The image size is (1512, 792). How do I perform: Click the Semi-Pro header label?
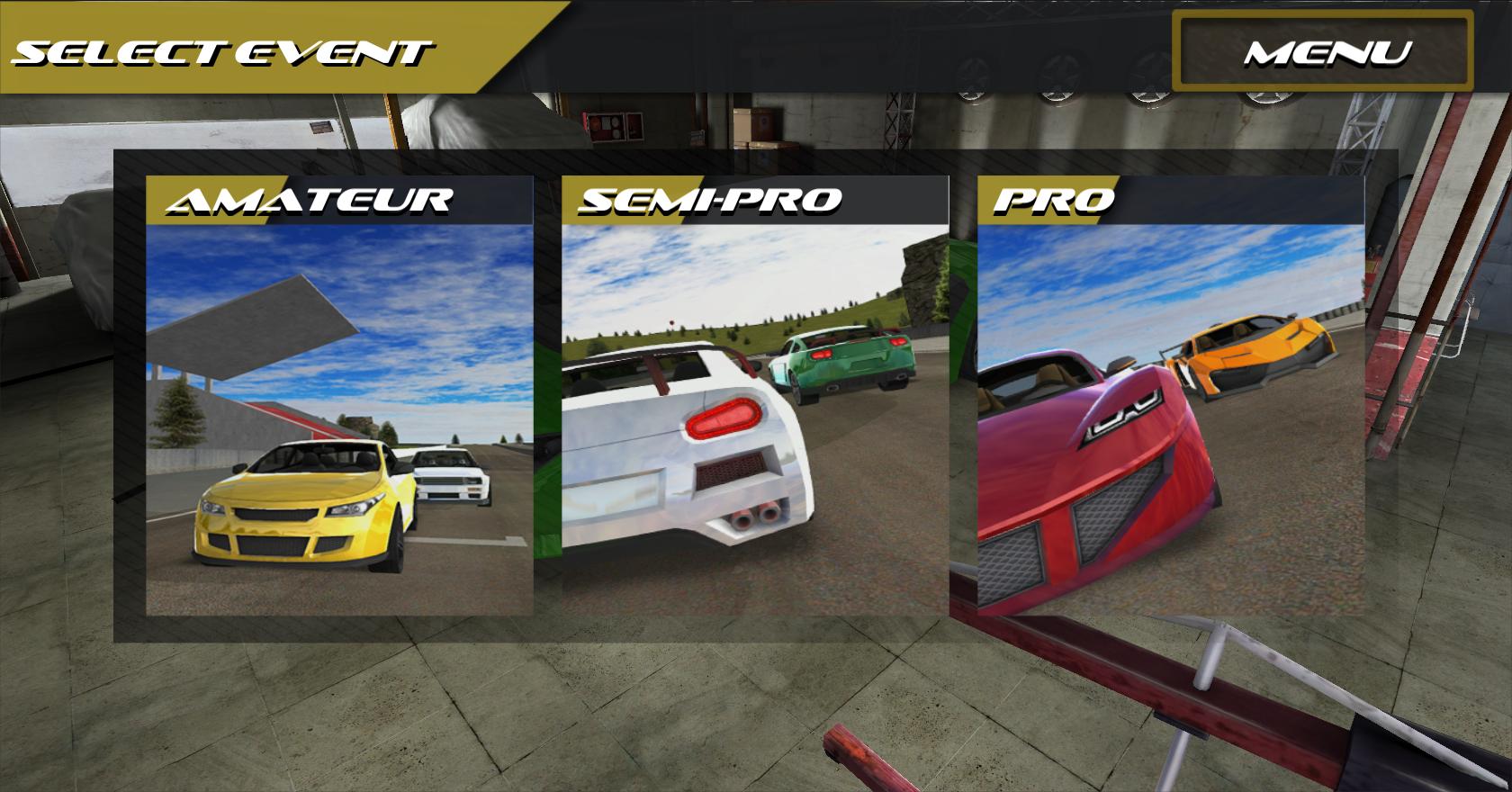(x=711, y=200)
